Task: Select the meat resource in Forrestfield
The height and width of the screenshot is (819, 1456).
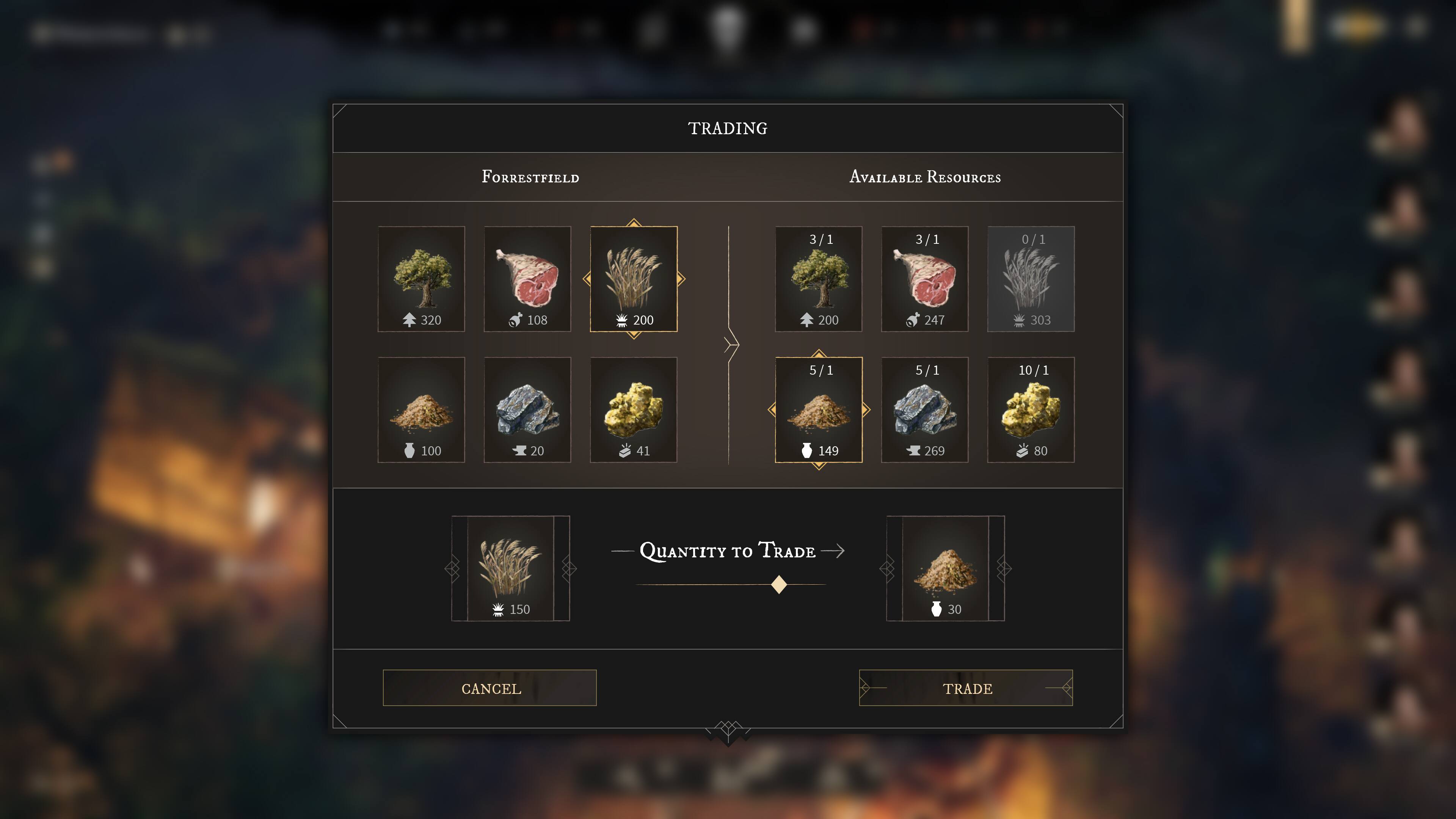Action: 527,278
